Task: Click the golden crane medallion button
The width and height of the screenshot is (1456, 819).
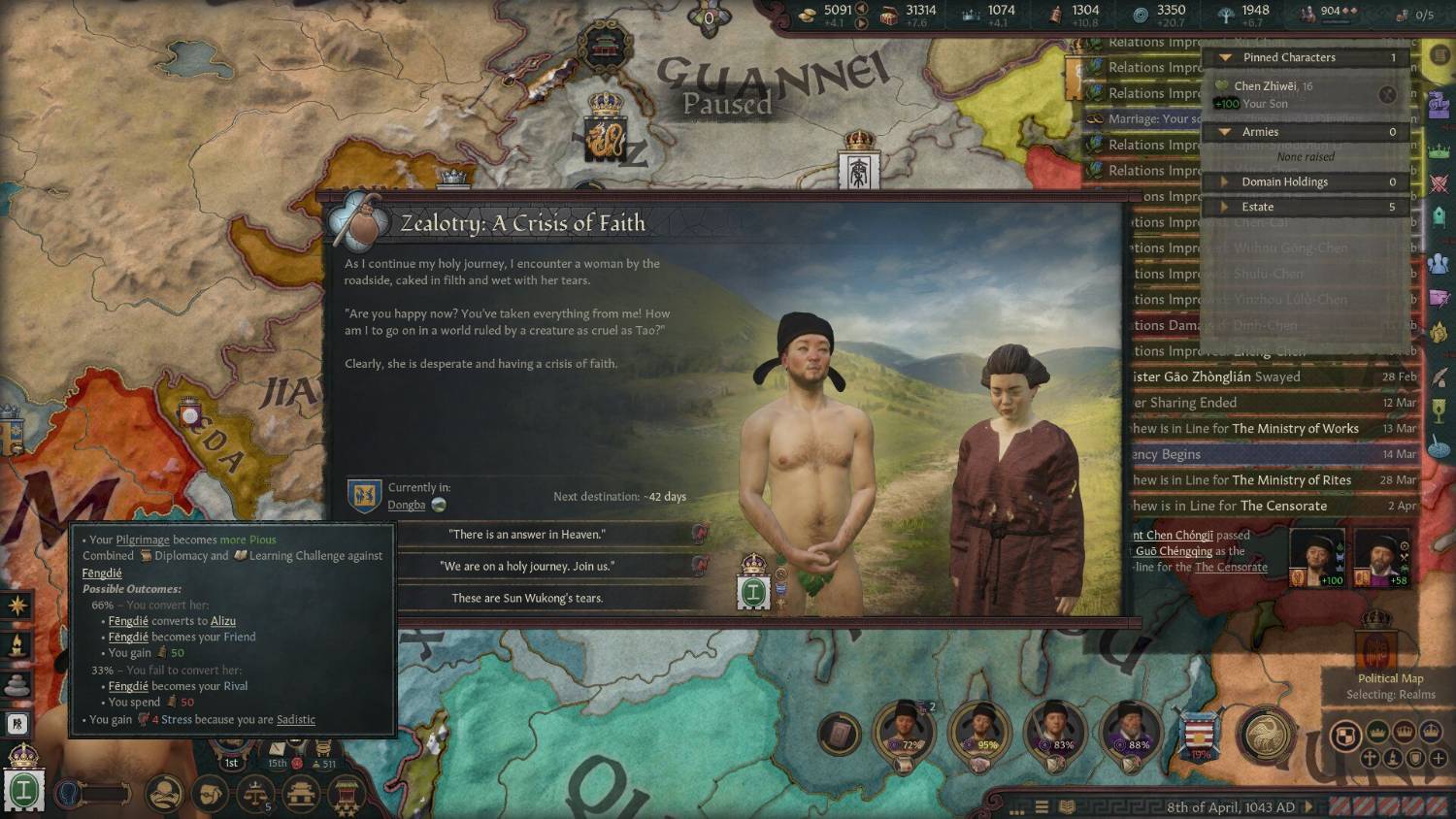Action: click(x=1265, y=736)
